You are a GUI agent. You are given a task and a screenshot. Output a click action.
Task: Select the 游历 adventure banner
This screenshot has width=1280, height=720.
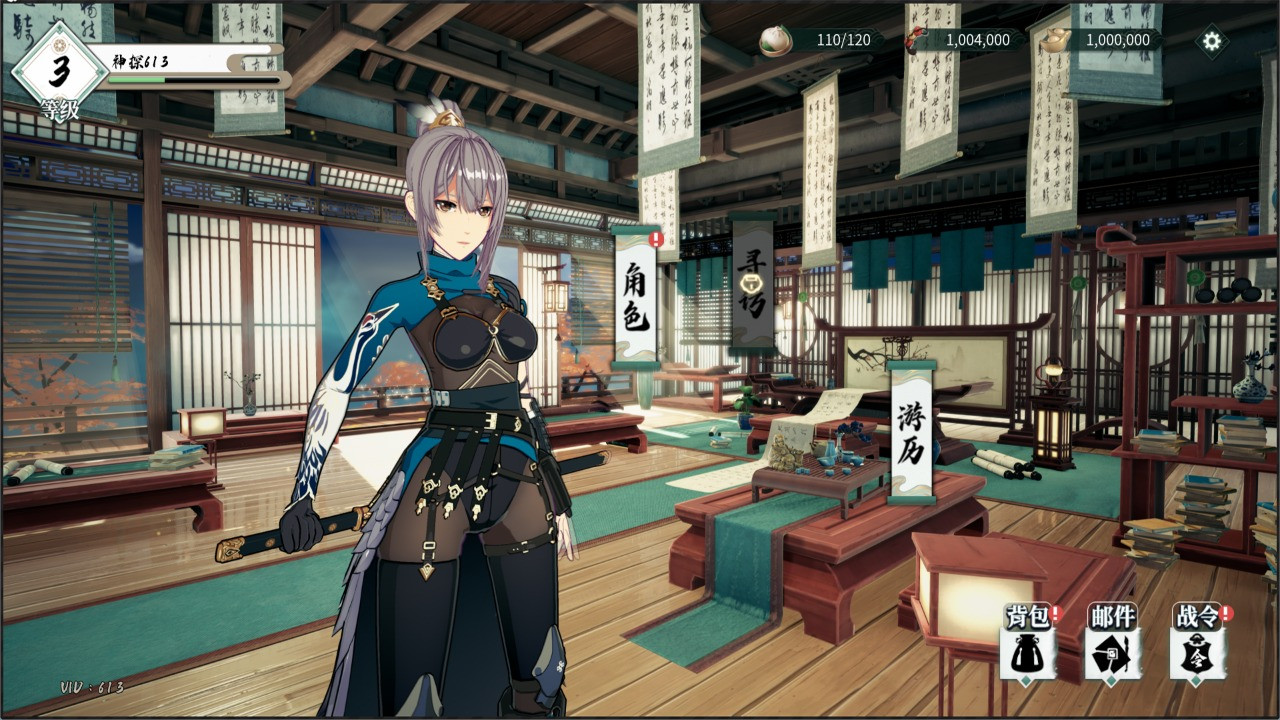911,431
